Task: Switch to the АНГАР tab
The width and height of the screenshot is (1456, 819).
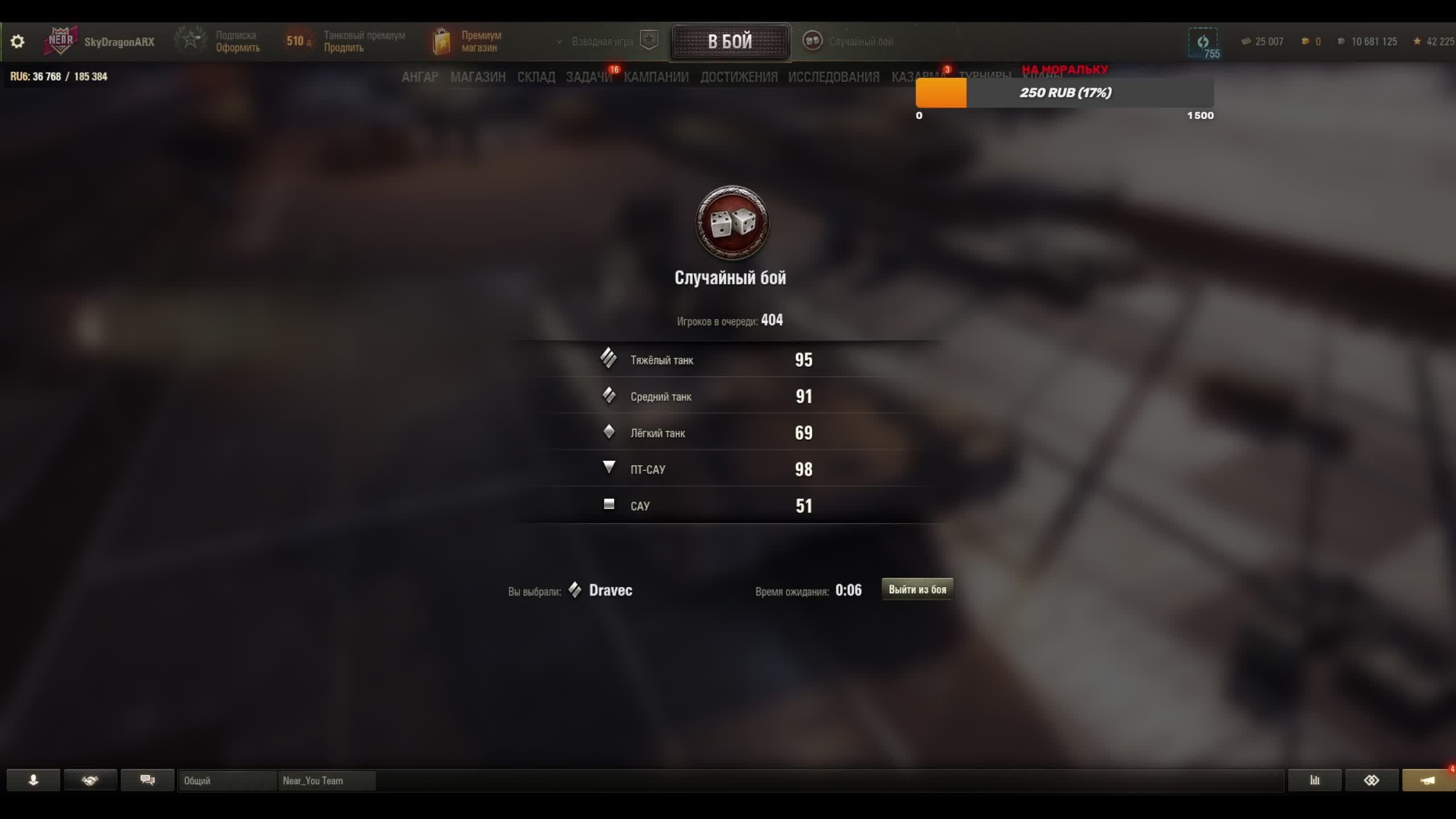Action: click(x=420, y=77)
